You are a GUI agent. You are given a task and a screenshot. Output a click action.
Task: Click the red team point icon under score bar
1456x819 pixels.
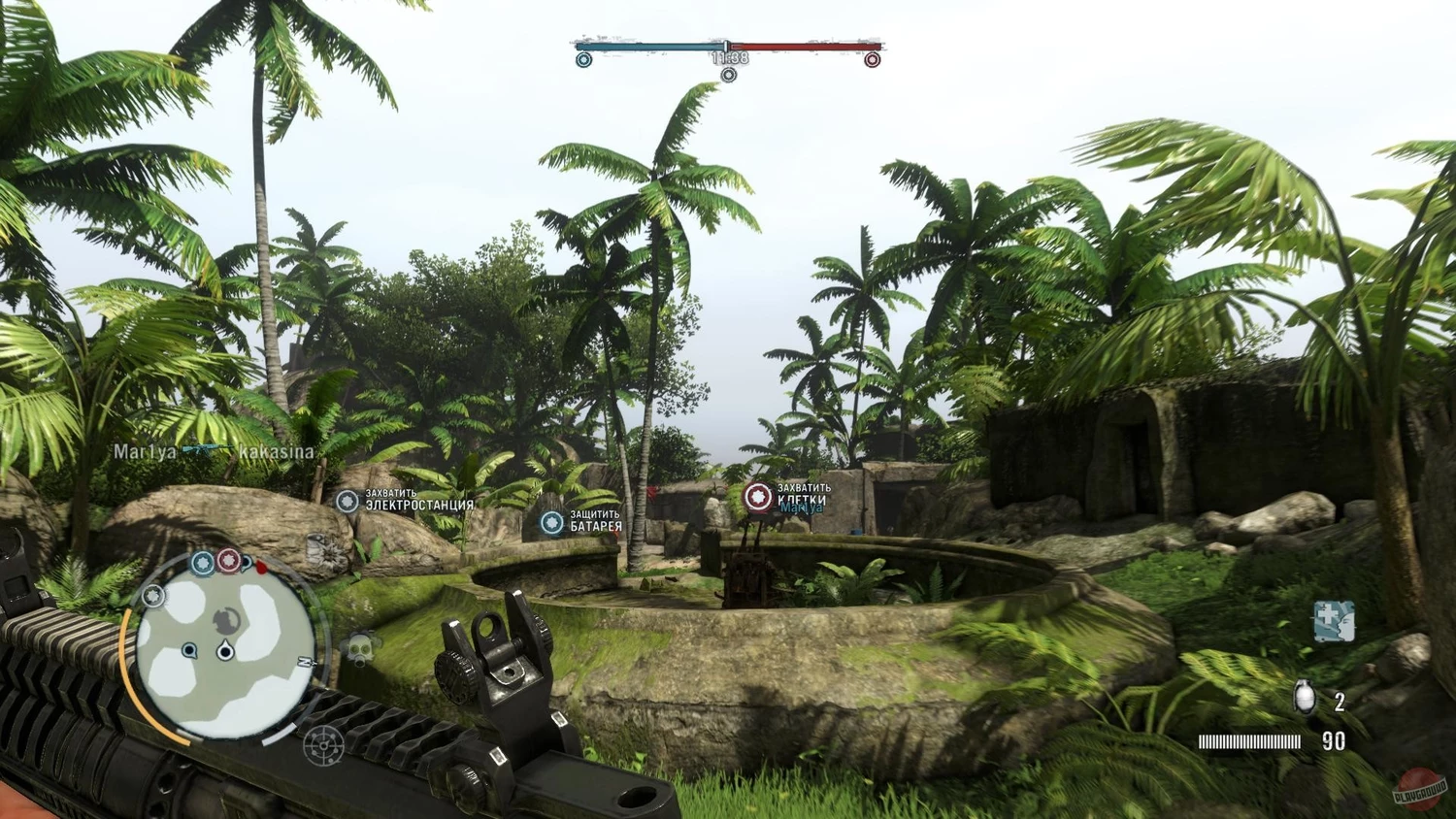click(x=872, y=60)
